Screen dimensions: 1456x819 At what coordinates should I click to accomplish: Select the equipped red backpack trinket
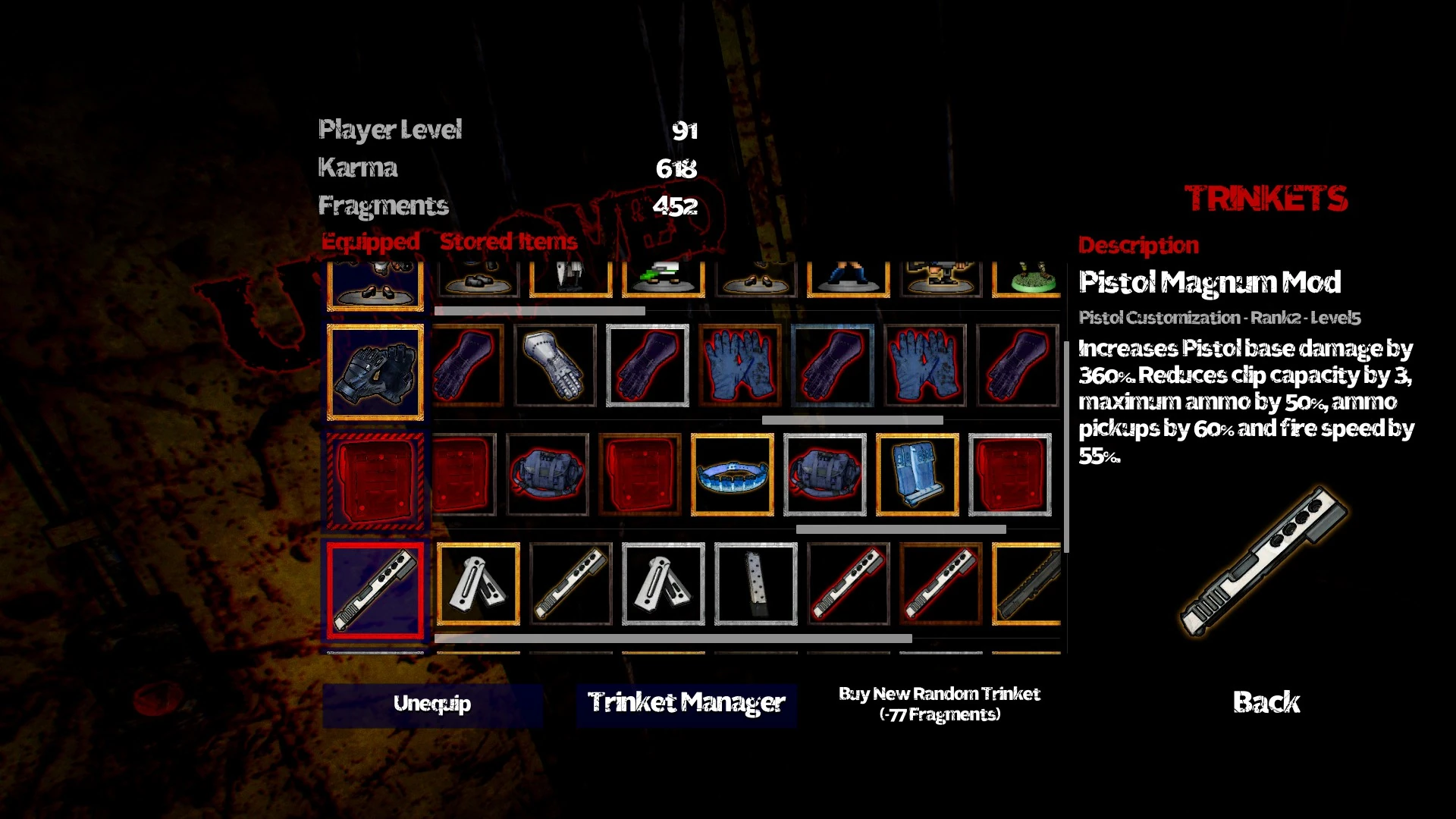point(377,478)
